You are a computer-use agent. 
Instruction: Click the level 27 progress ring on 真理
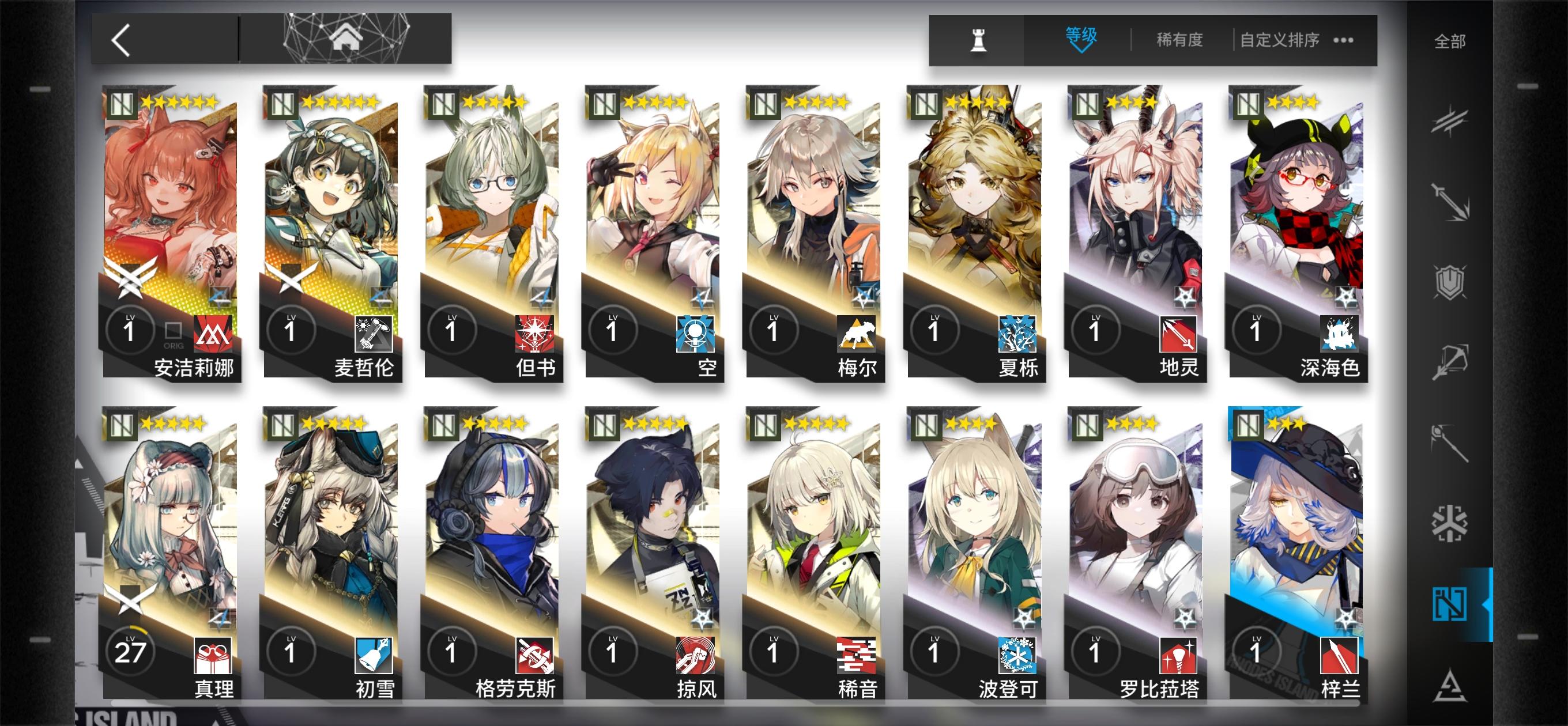(130, 650)
